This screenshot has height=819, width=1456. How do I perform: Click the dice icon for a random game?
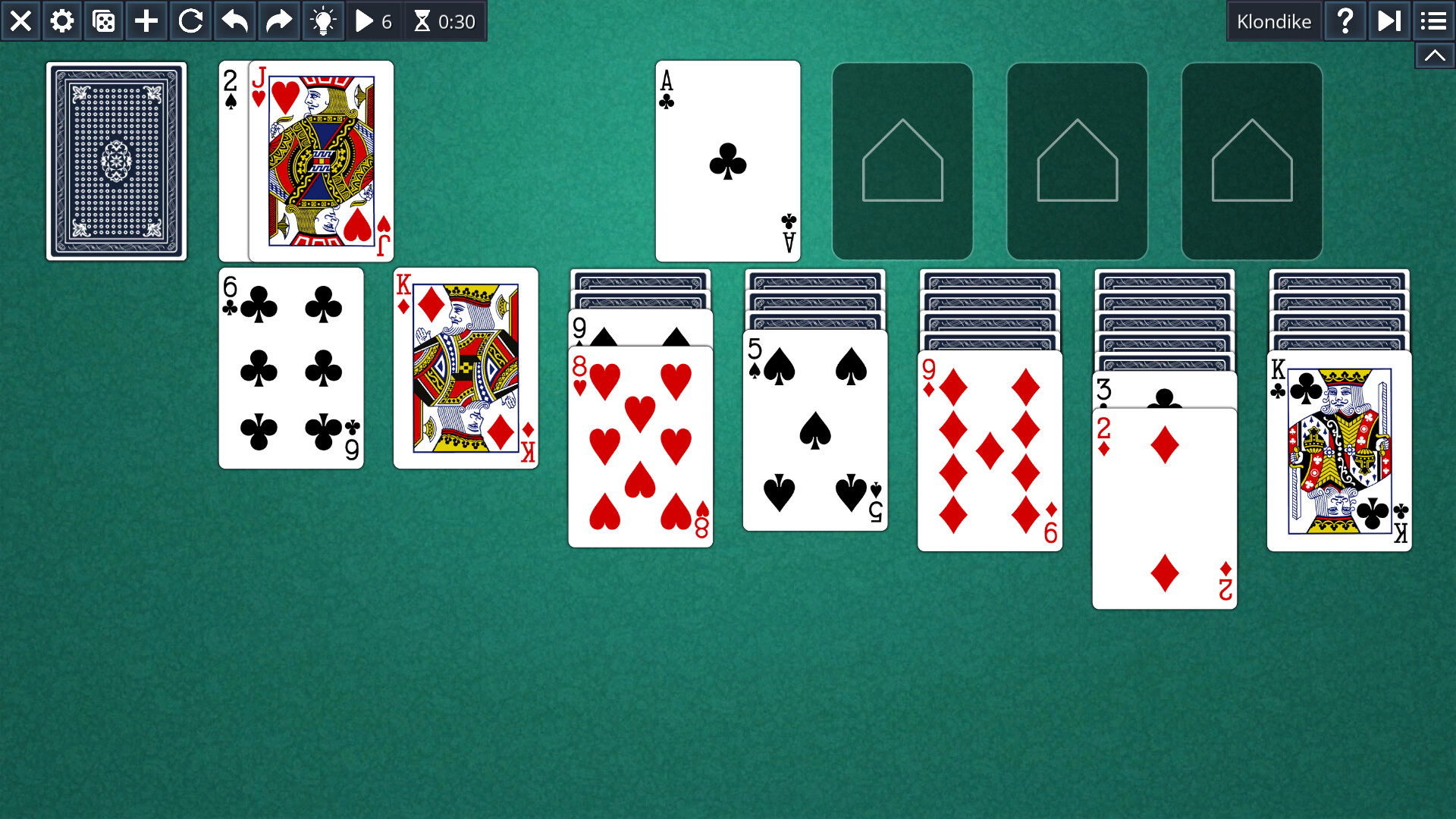tap(103, 20)
